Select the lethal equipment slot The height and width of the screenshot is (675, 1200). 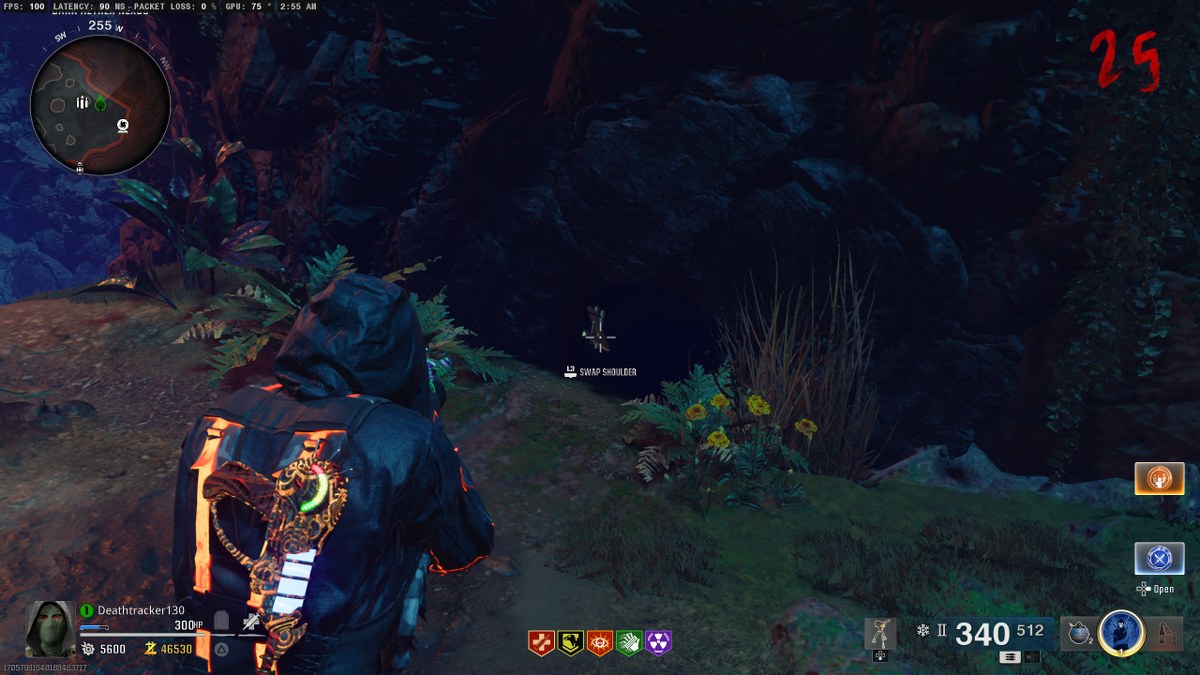1165,633
